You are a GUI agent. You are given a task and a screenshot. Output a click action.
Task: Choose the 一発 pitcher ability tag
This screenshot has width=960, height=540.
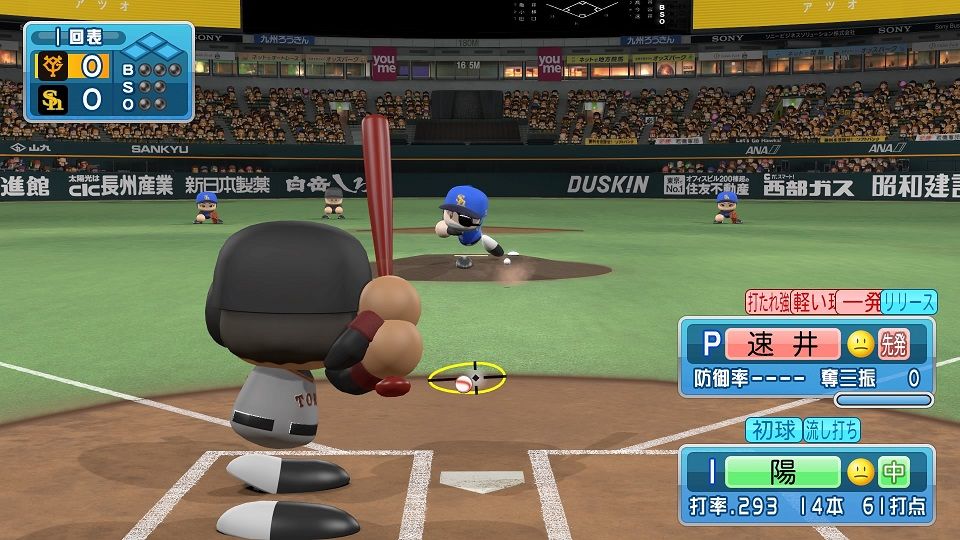(858, 302)
